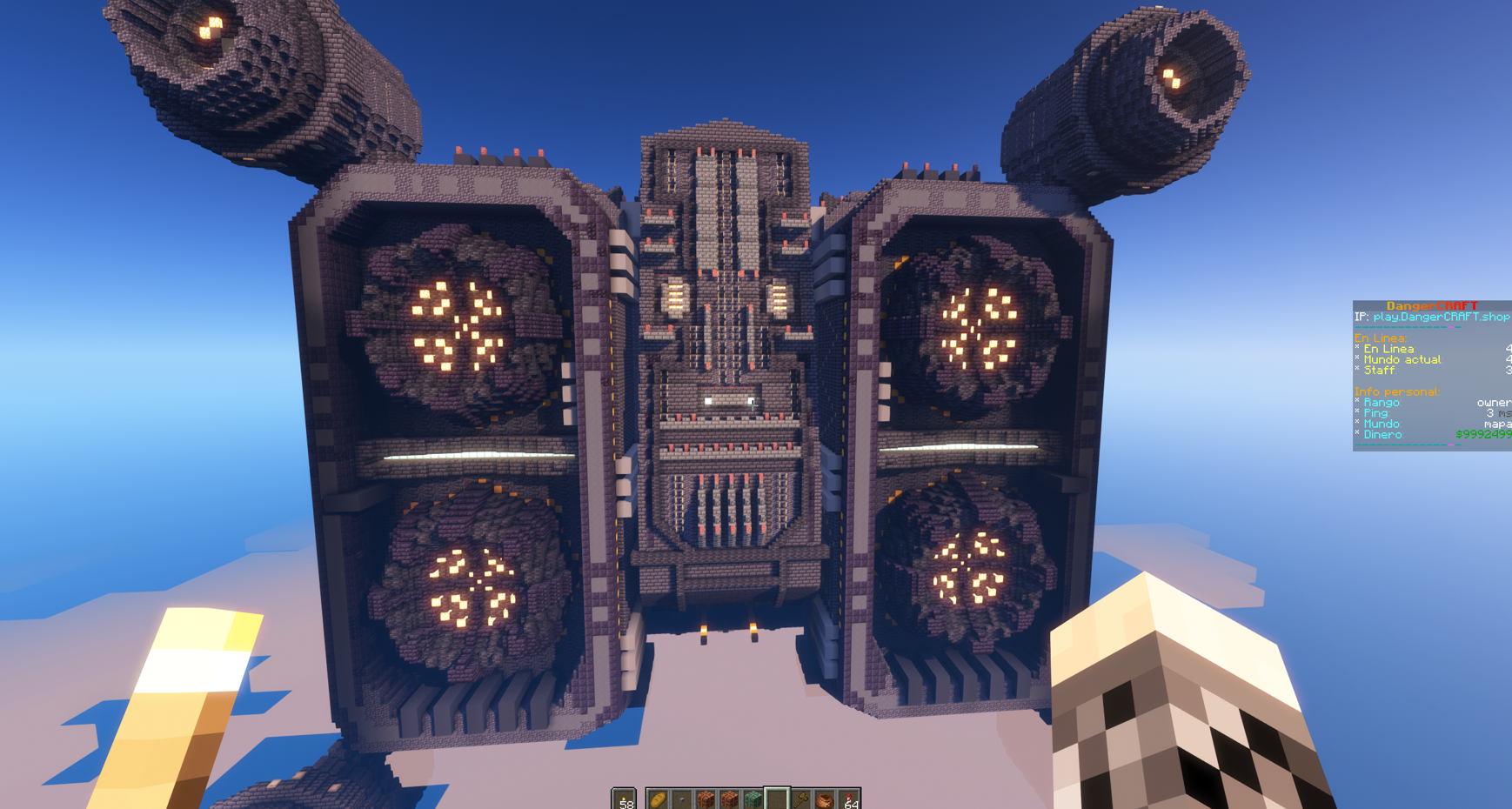Select the wooden axe hotbar slot
Viewport: 1512px width, 809px height.
click(x=801, y=799)
